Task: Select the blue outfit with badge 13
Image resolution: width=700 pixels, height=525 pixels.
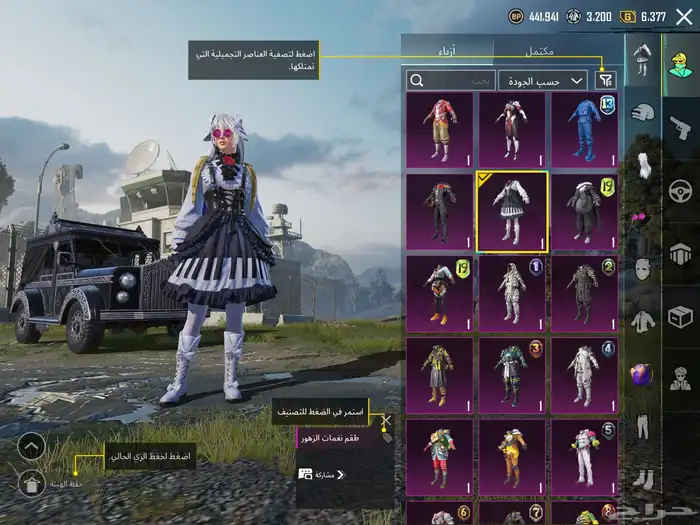Action: 584,129
